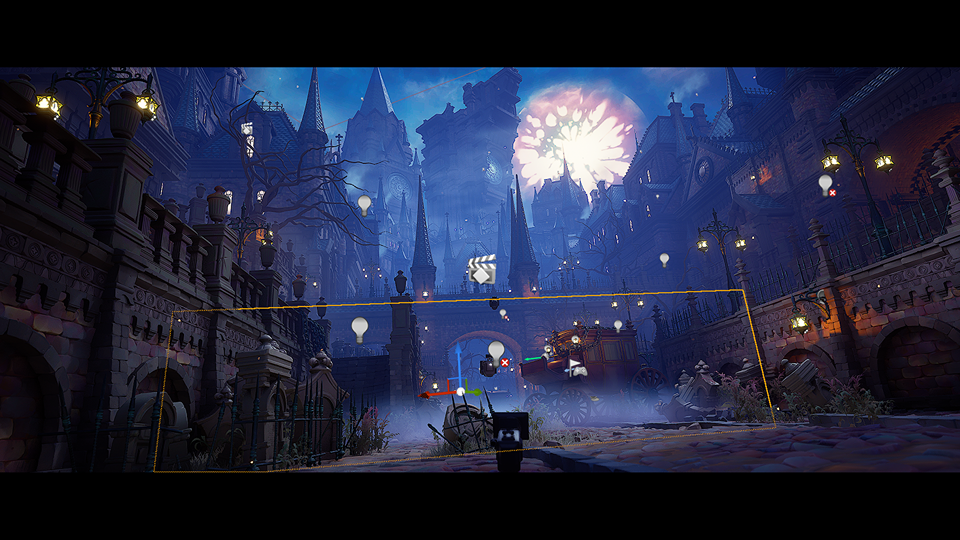Click the white center sphere of the transform gizmo
Screen dimensions: 960x540
pyautogui.click(x=460, y=391)
